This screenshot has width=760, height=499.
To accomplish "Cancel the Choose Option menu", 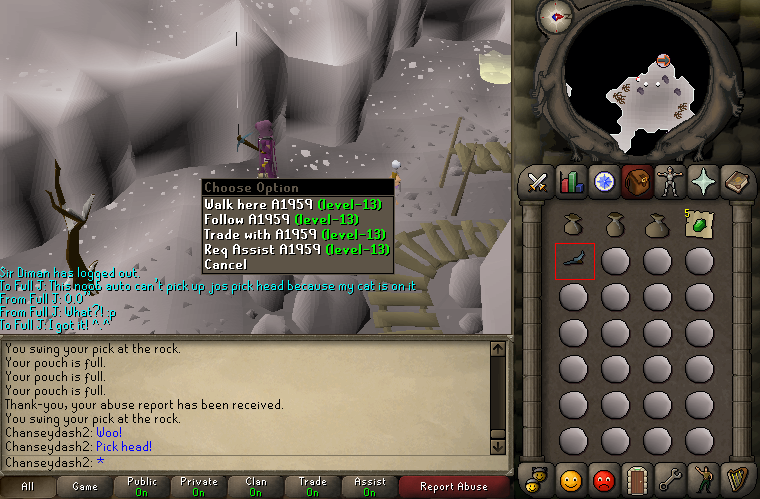I will (225, 264).
